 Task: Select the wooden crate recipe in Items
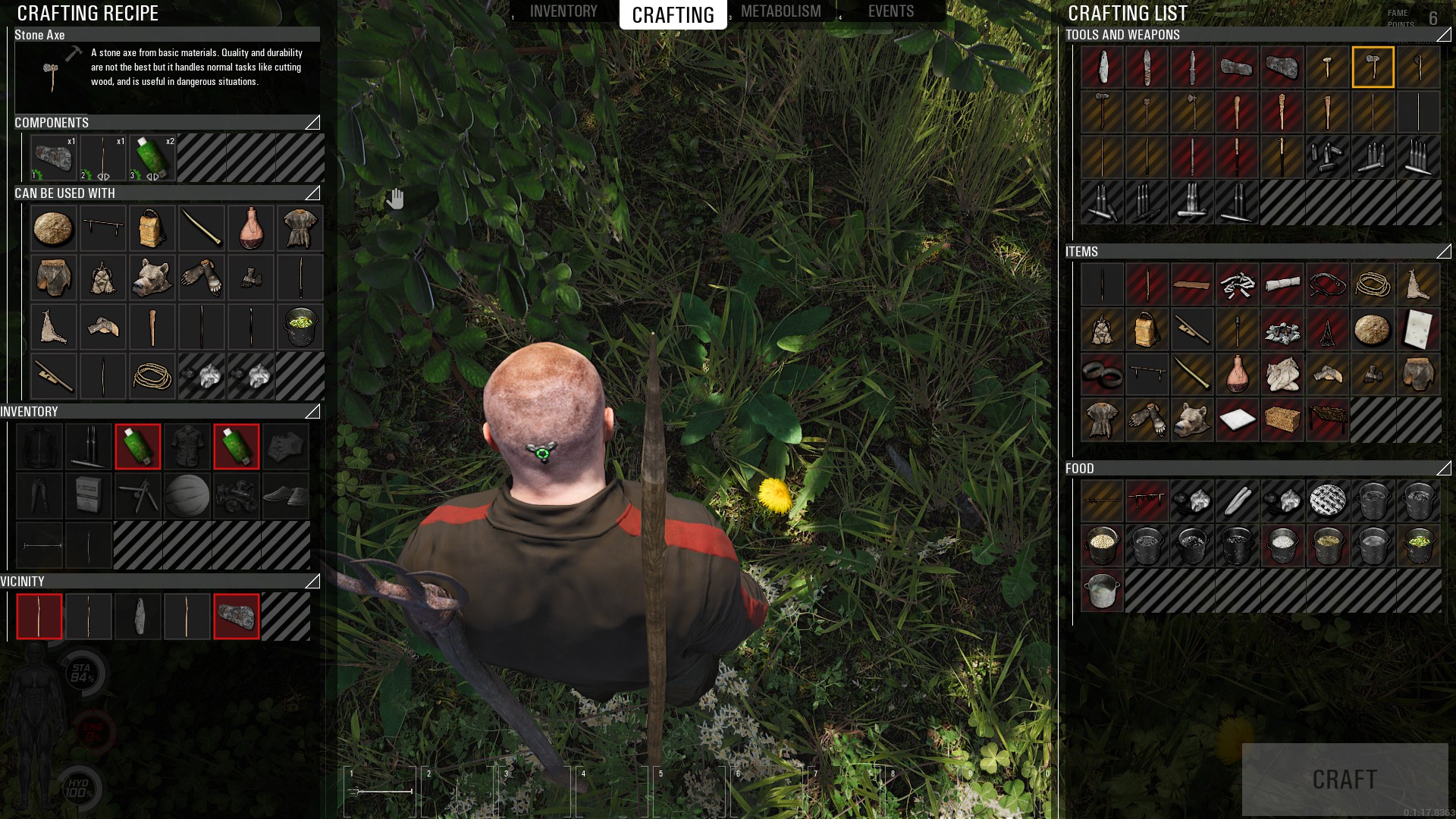coord(1282,419)
